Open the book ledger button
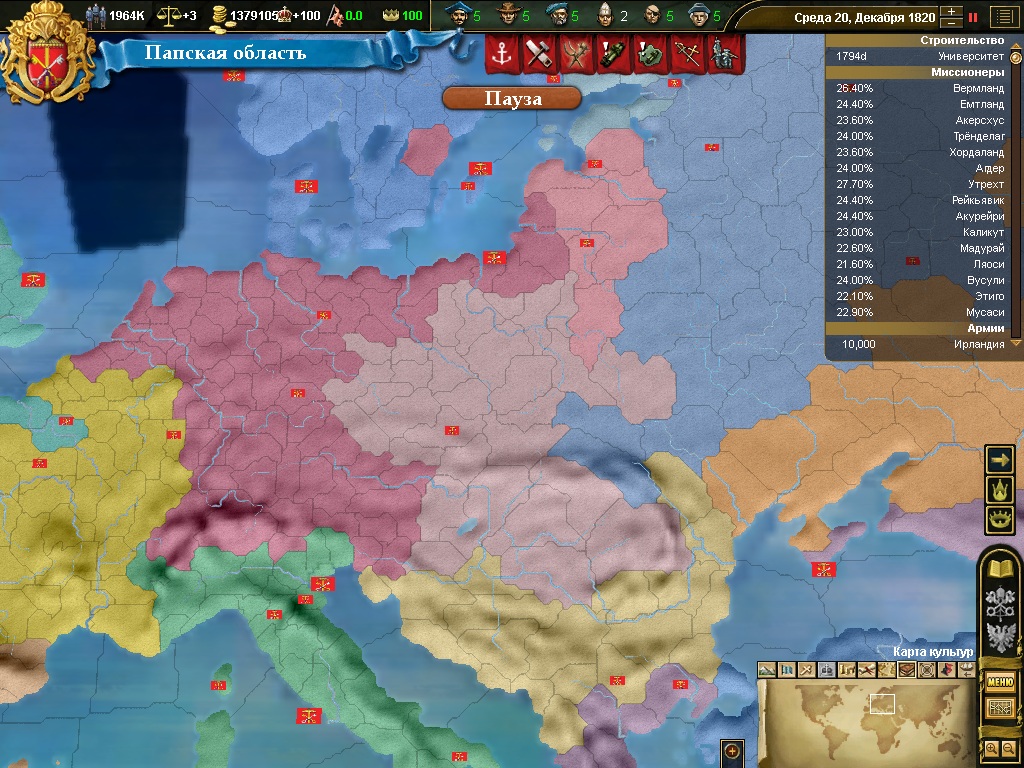The image size is (1024, 768). coord(1000,570)
